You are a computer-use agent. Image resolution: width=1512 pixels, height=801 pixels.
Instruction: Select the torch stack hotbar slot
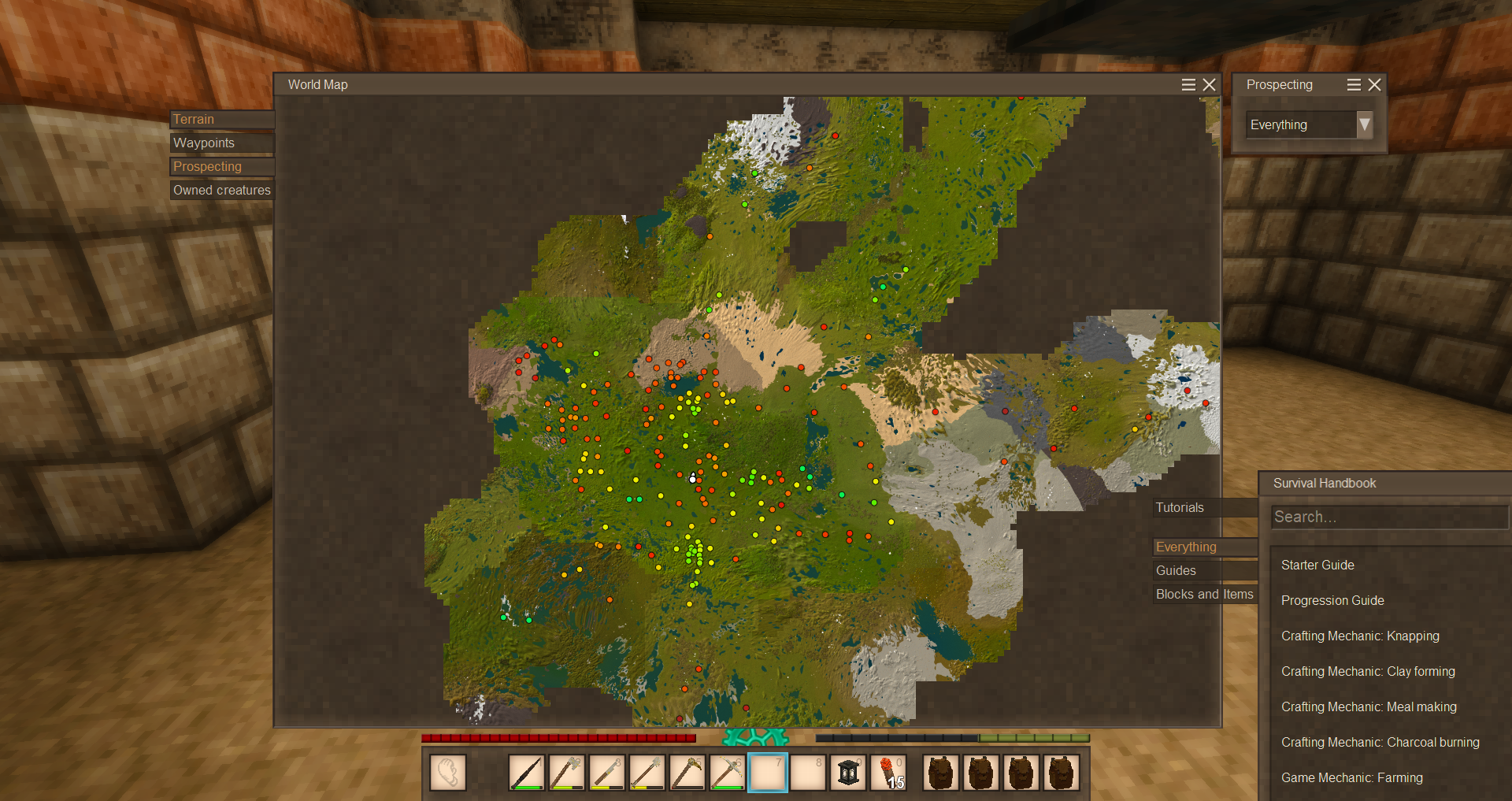pyautogui.click(x=888, y=773)
